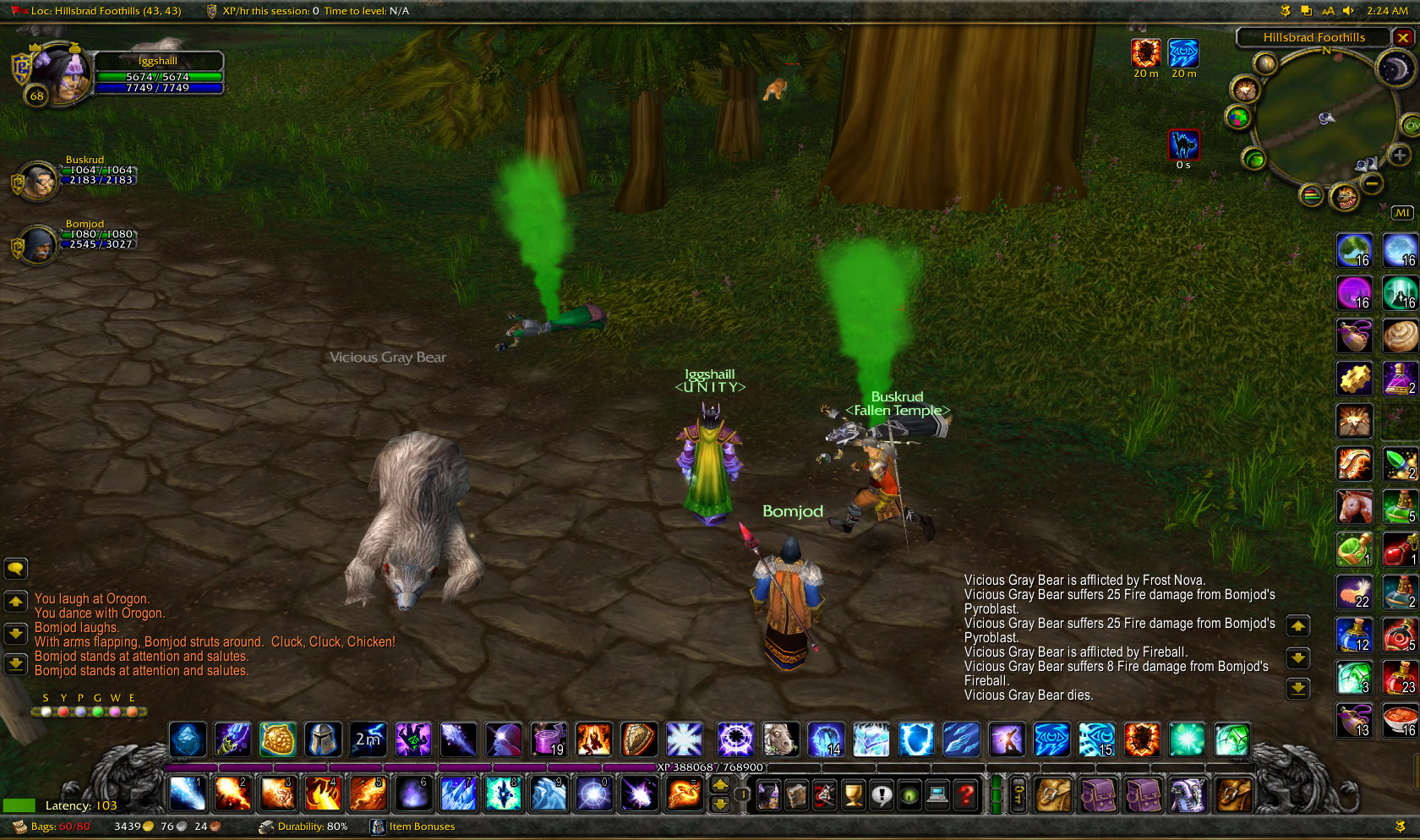Open the red question mark help button
The height and width of the screenshot is (840, 1420).
[x=965, y=794]
